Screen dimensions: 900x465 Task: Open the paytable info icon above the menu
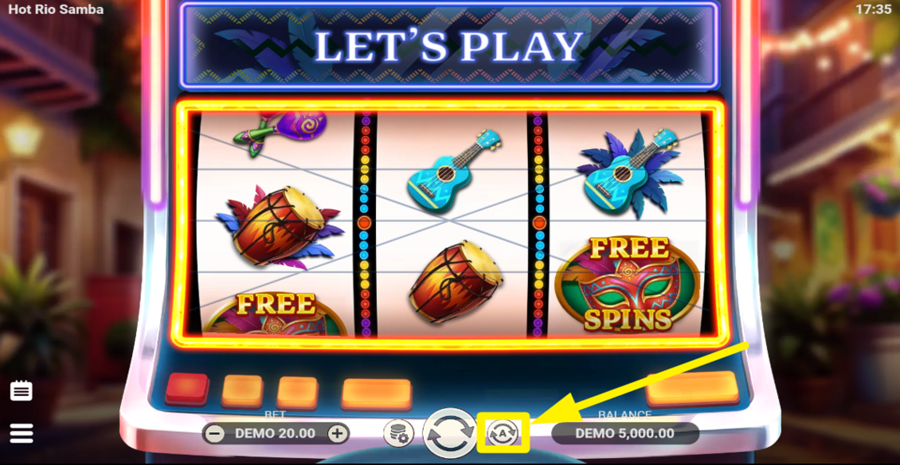point(21,391)
